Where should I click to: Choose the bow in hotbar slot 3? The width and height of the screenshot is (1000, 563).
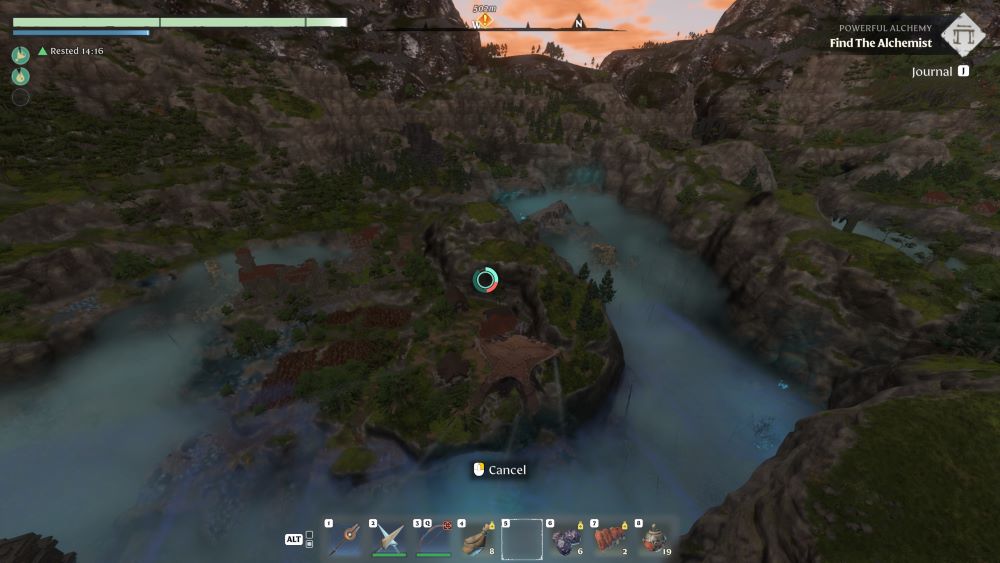433,538
